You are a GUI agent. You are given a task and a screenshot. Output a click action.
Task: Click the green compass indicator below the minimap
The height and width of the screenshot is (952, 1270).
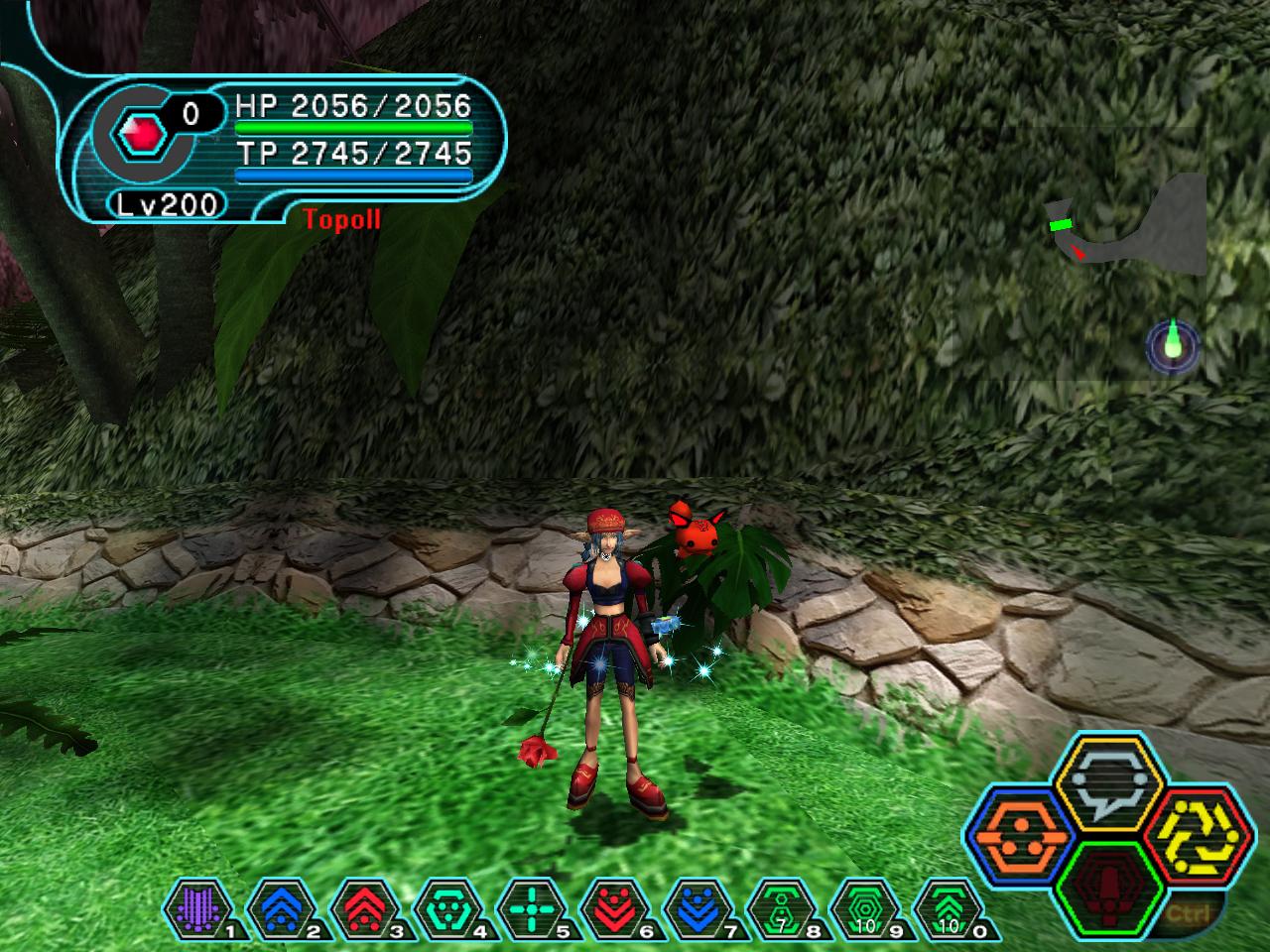click(1173, 346)
